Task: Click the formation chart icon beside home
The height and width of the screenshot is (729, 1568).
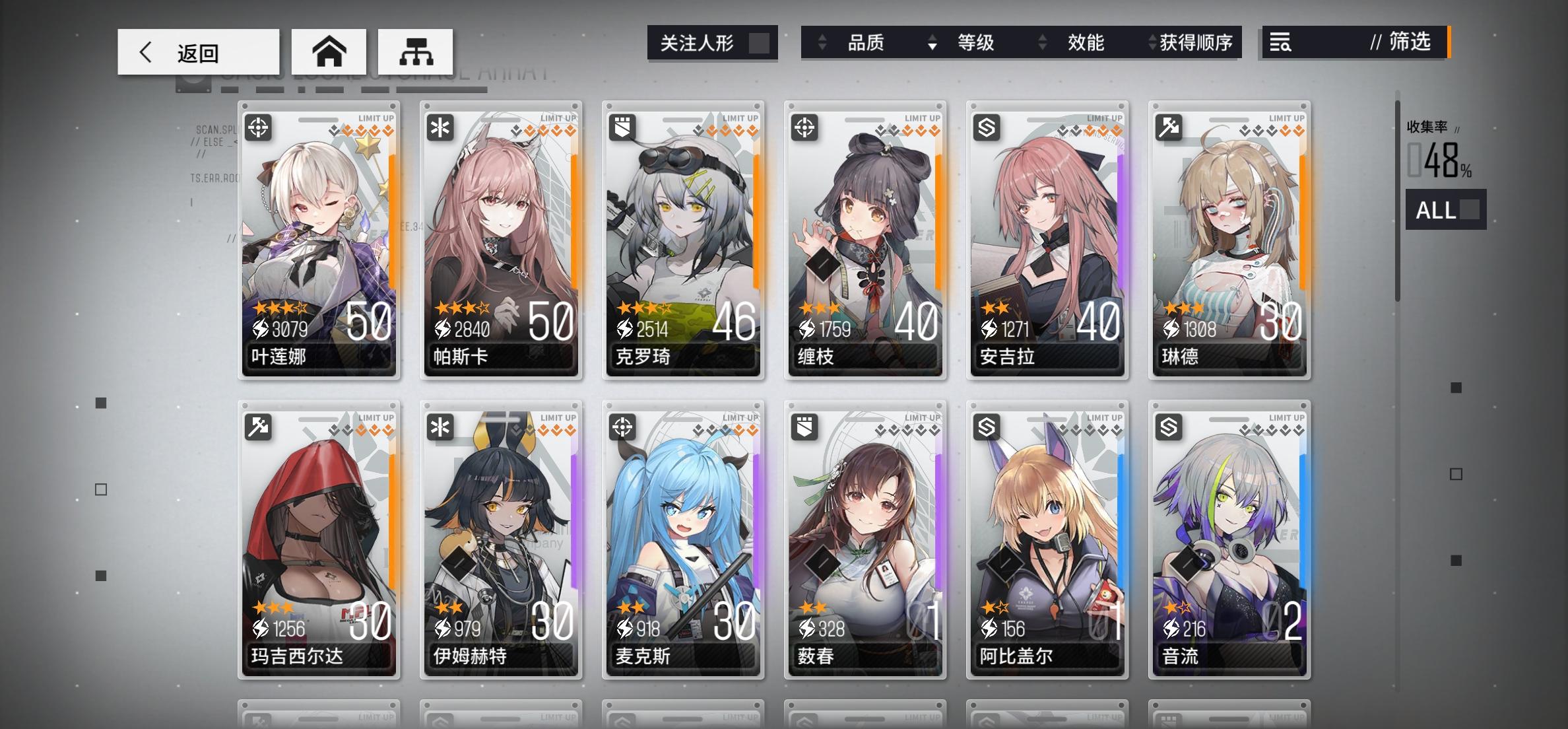Action: coord(414,51)
